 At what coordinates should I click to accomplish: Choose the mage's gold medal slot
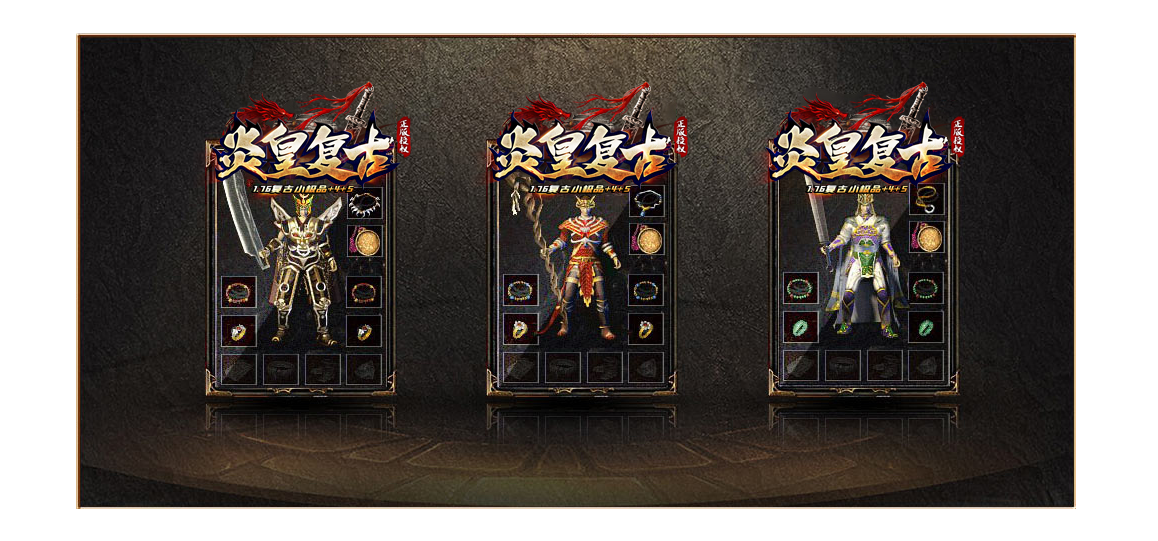tap(646, 242)
